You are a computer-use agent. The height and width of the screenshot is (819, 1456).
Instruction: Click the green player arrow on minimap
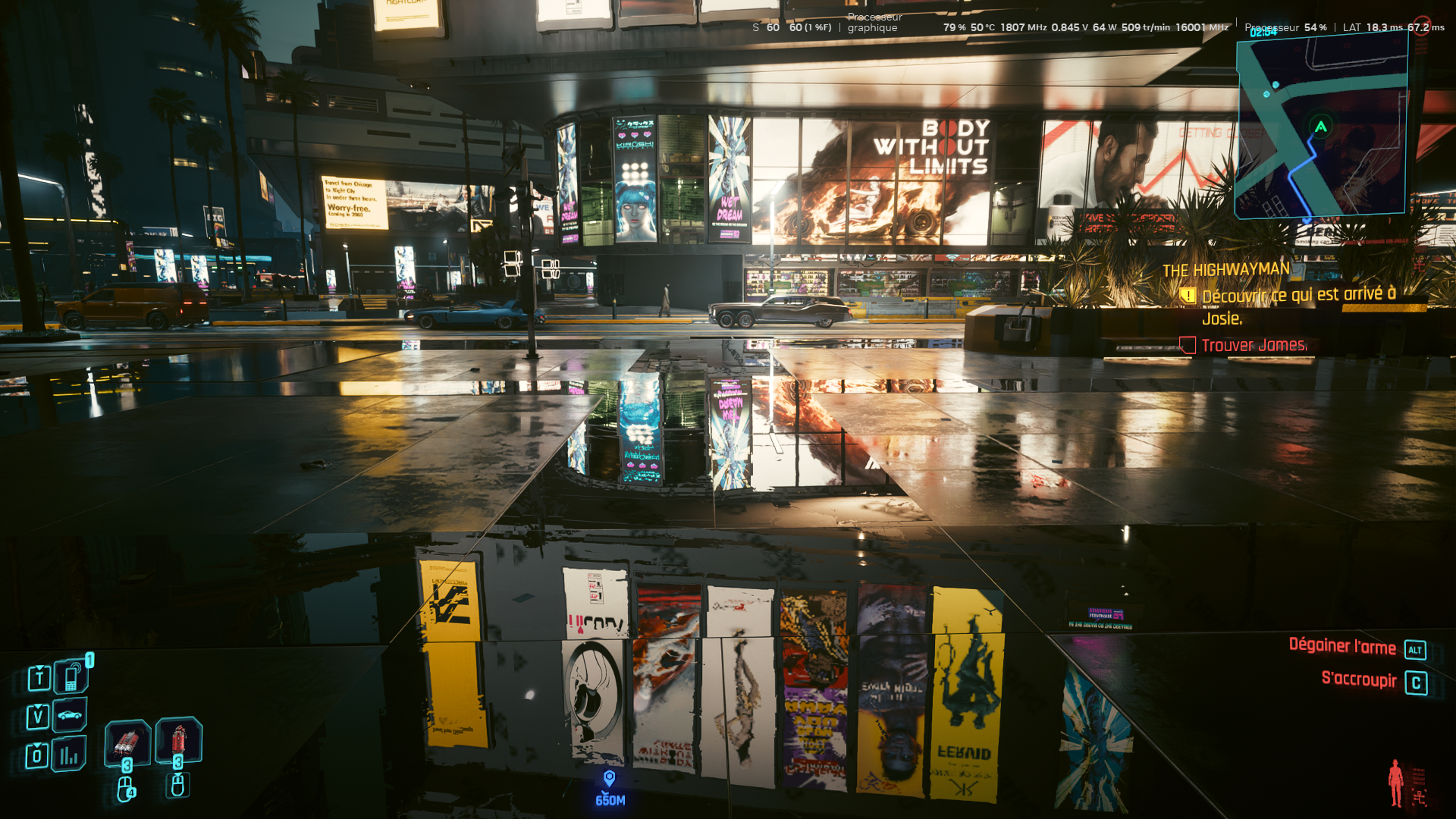pyautogui.click(x=1320, y=127)
